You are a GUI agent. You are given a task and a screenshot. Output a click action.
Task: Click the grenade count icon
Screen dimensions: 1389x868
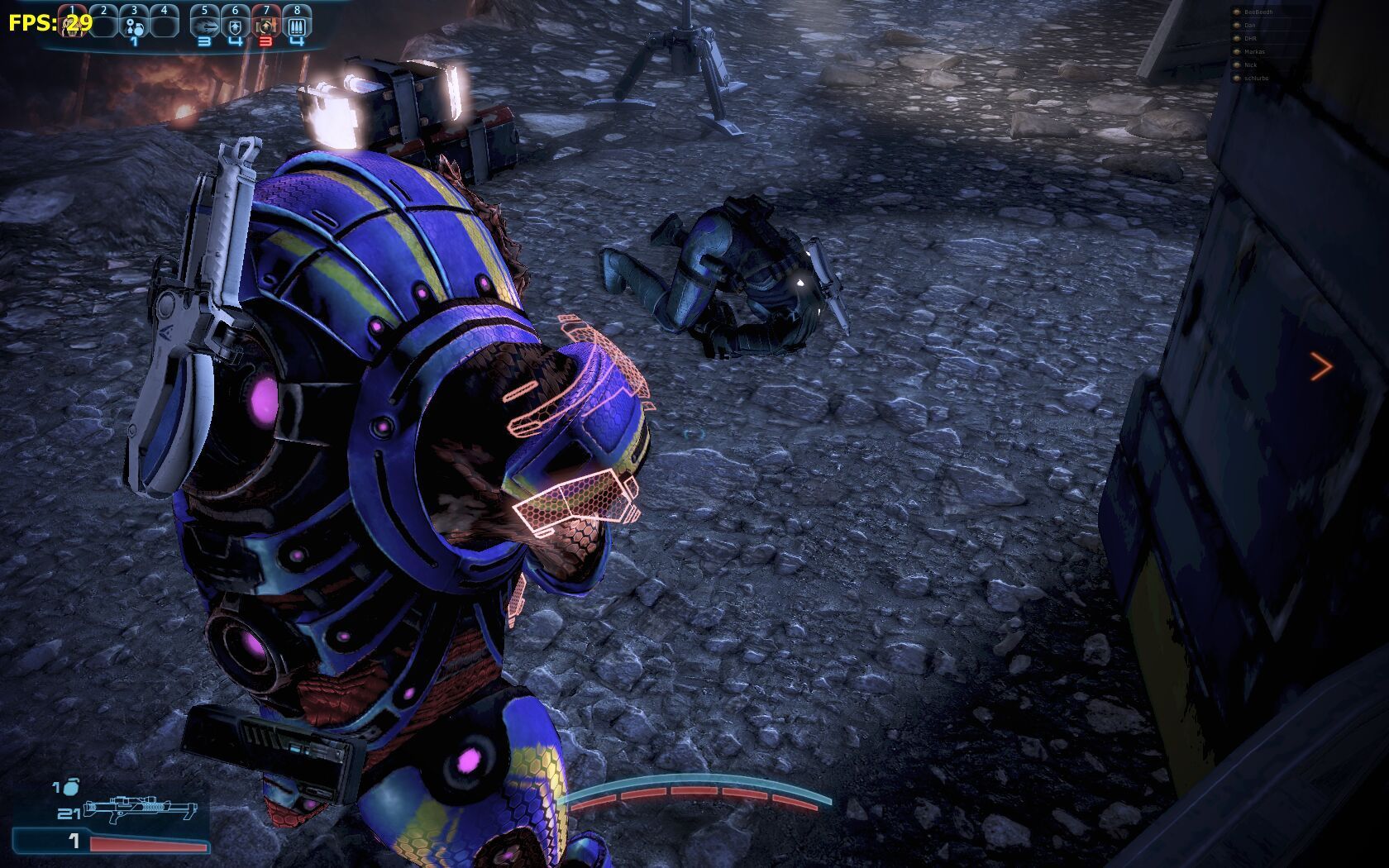[66, 787]
